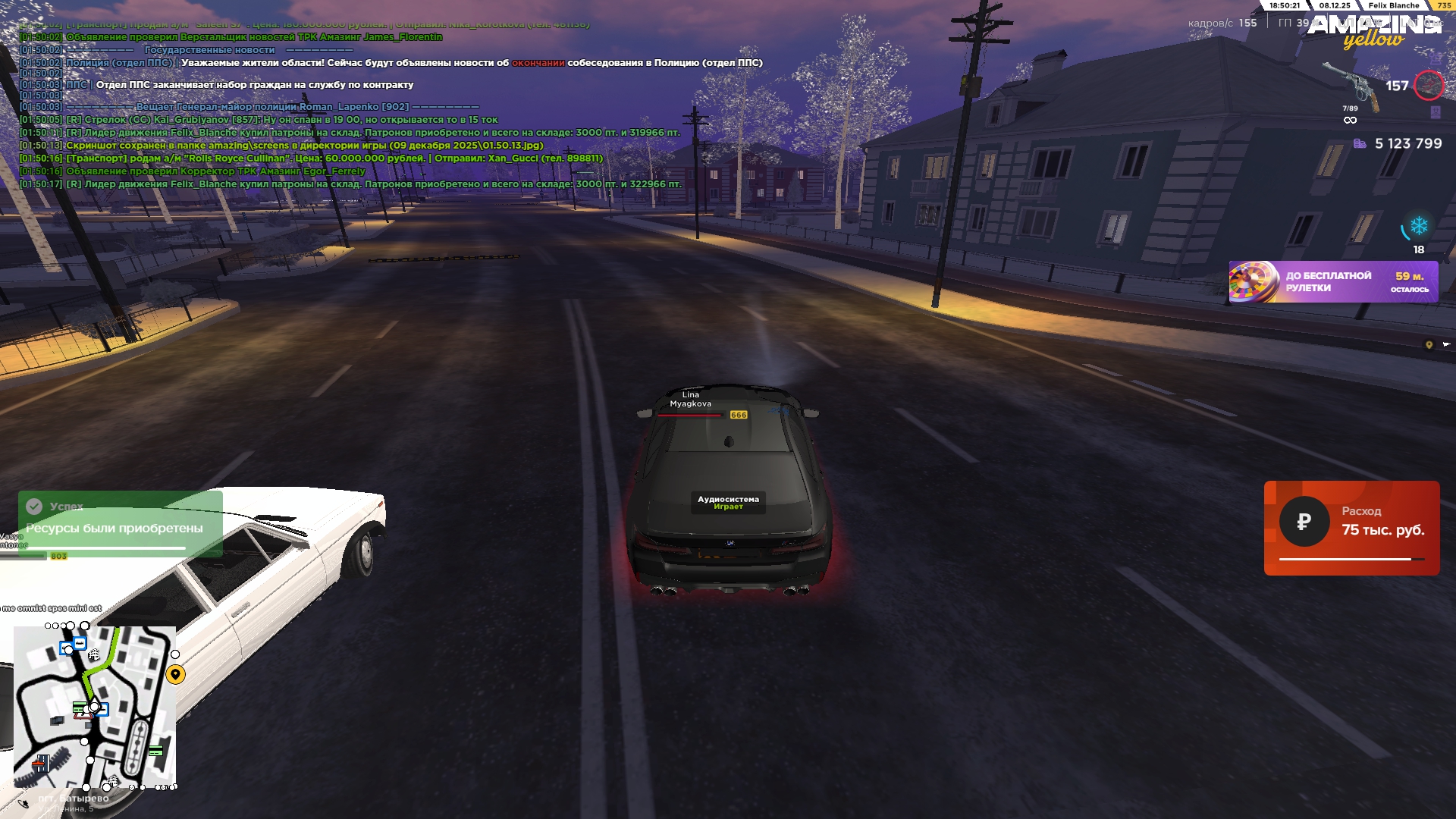Select the yellow location pin marker beside the minimap
This screenshot has width=1456, height=819.
tap(175, 674)
